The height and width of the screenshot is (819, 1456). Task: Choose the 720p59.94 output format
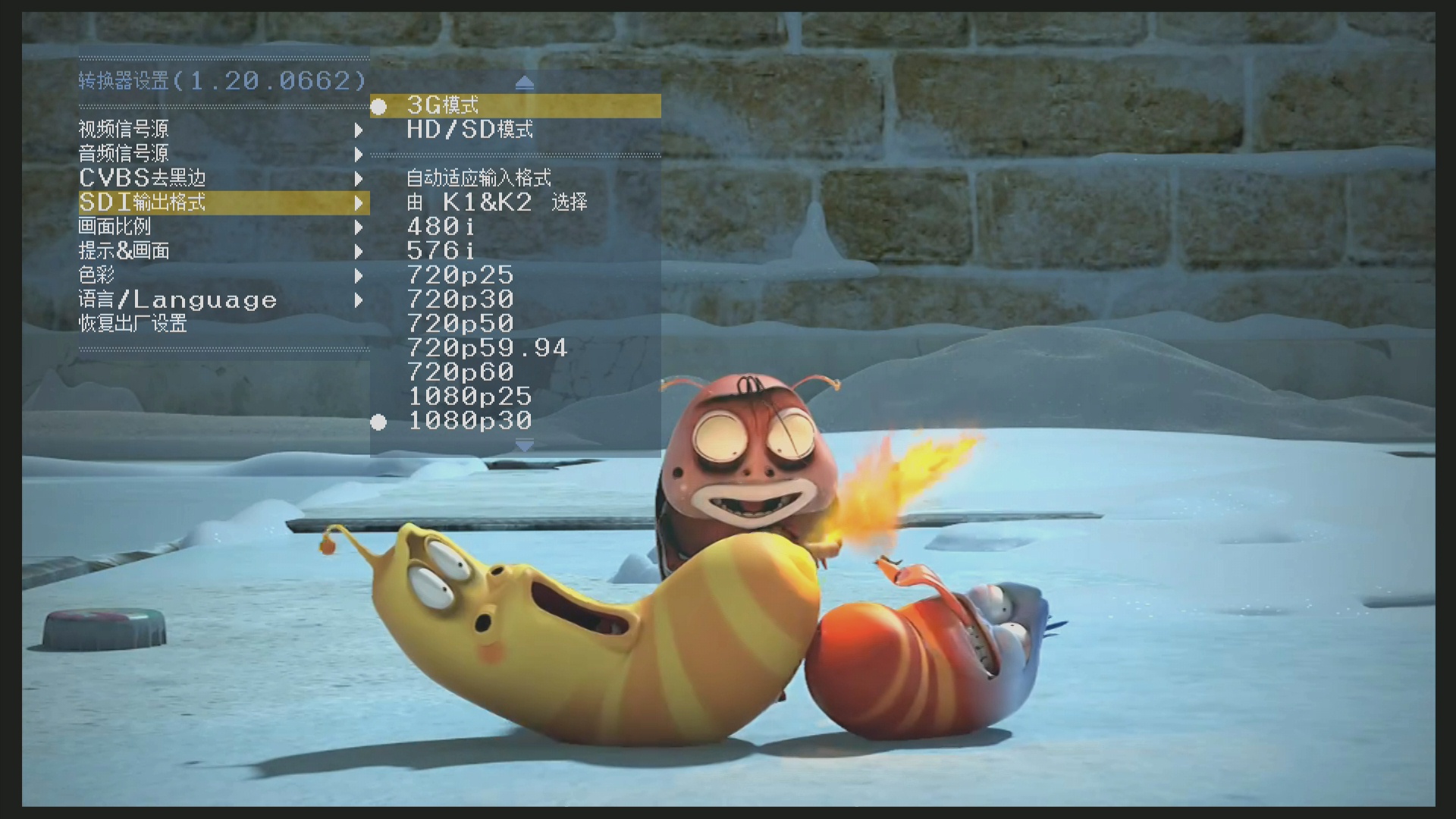click(x=487, y=348)
